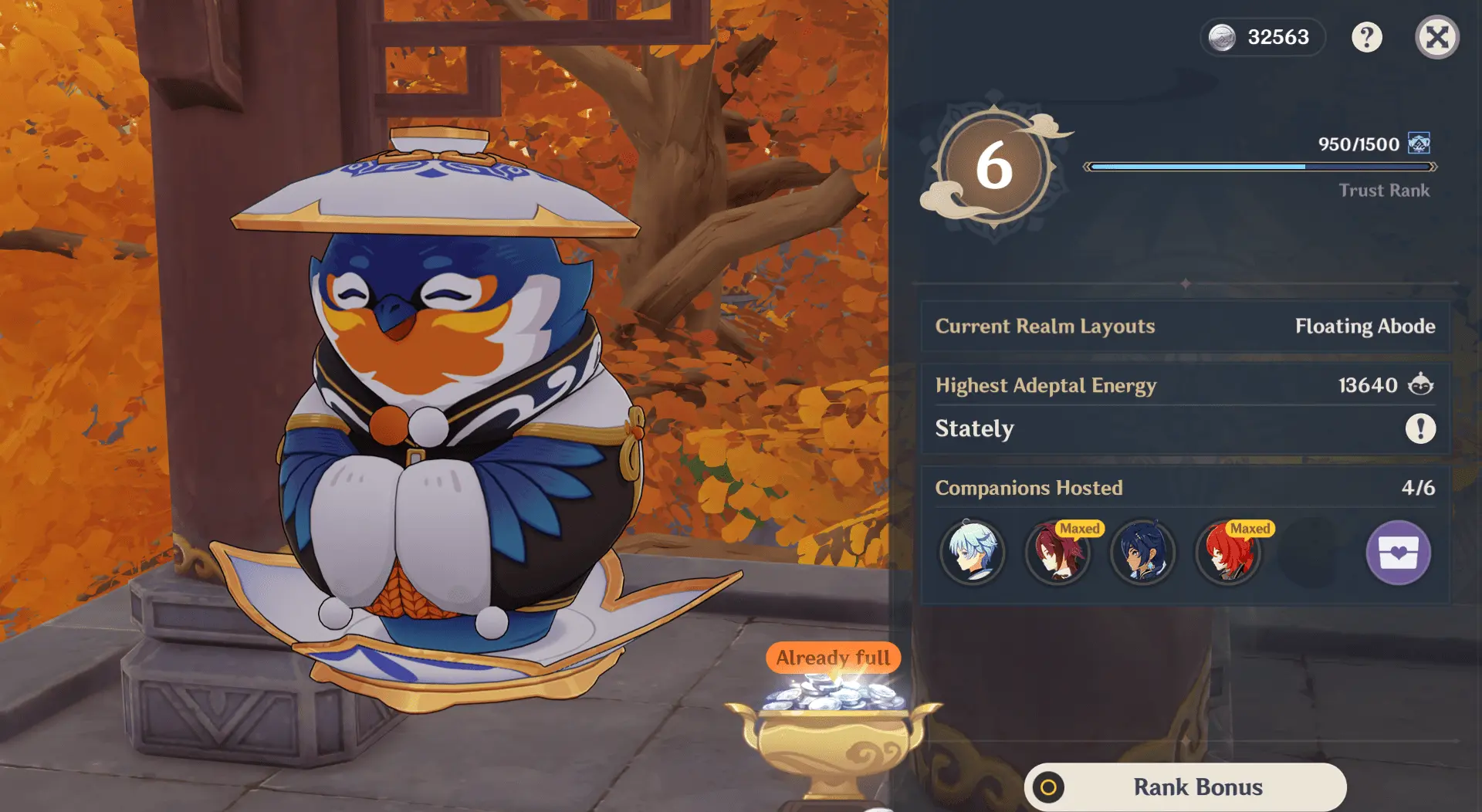Expand the Companions Hosted section
Screen dimensions: 1482x812
[x=1029, y=487]
